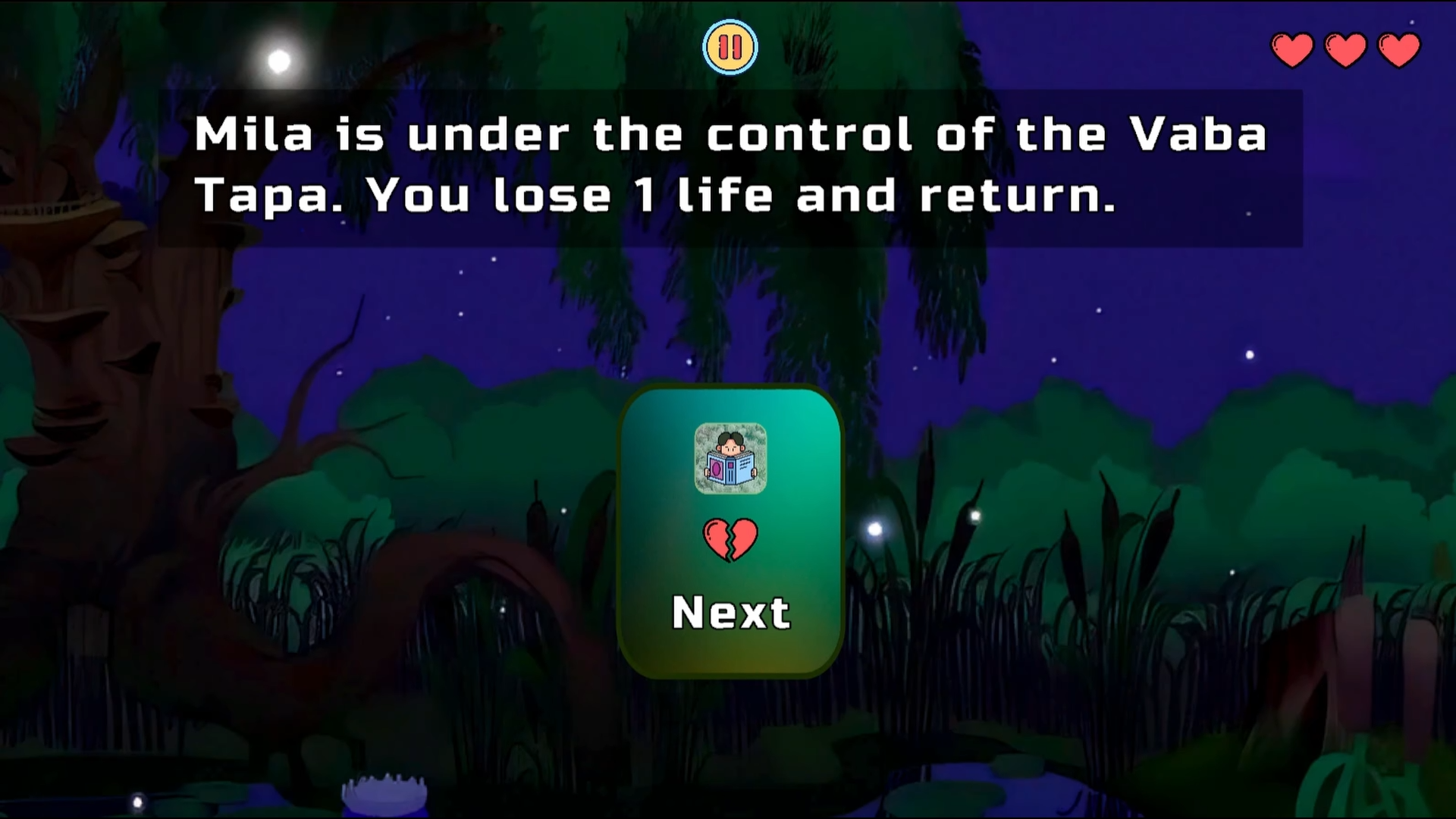Click the pause icon at top center
Viewport: 1456px width, 819px height.
coord(730,46)
